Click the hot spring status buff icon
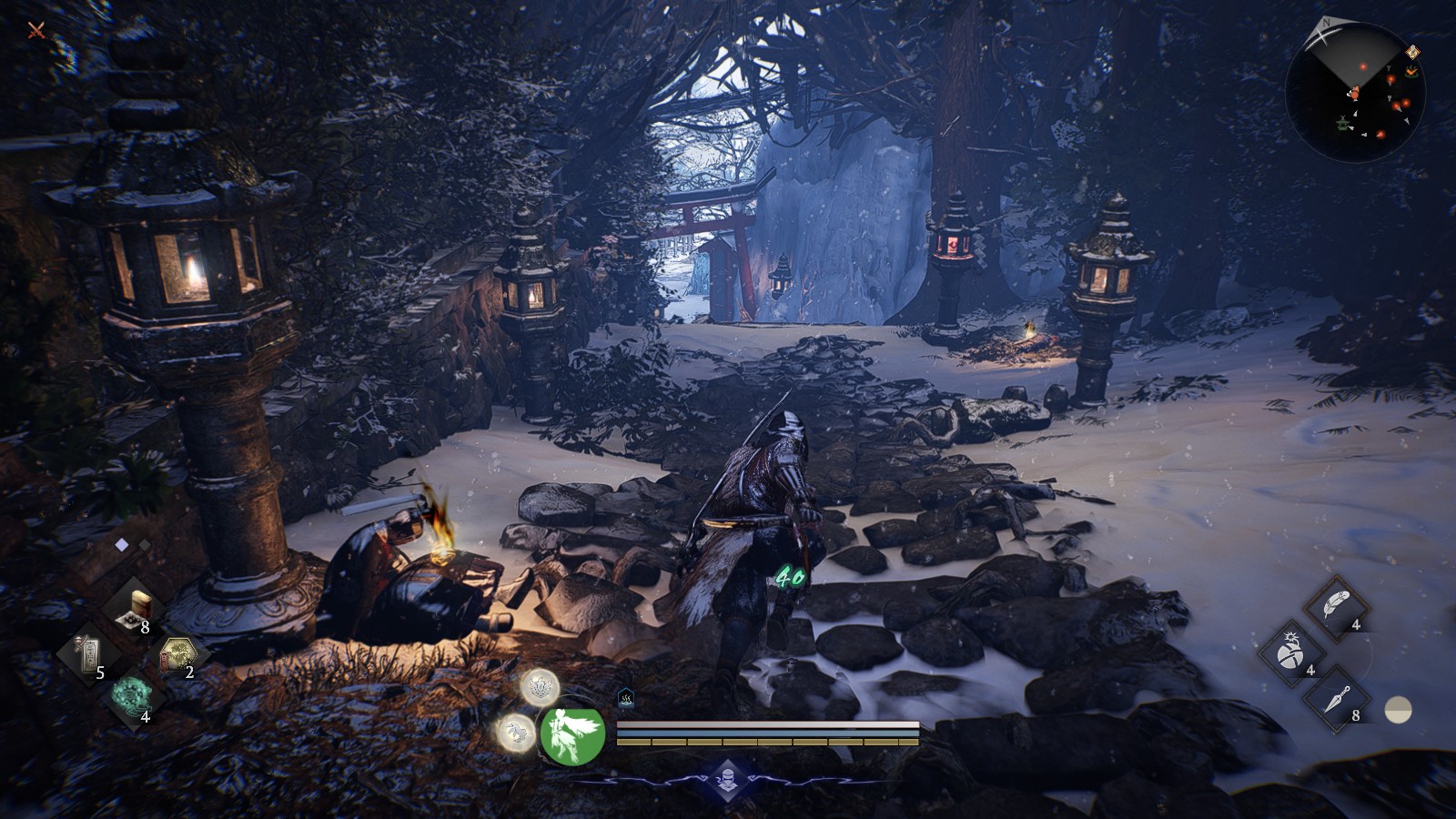 click(x=626, y=698)
